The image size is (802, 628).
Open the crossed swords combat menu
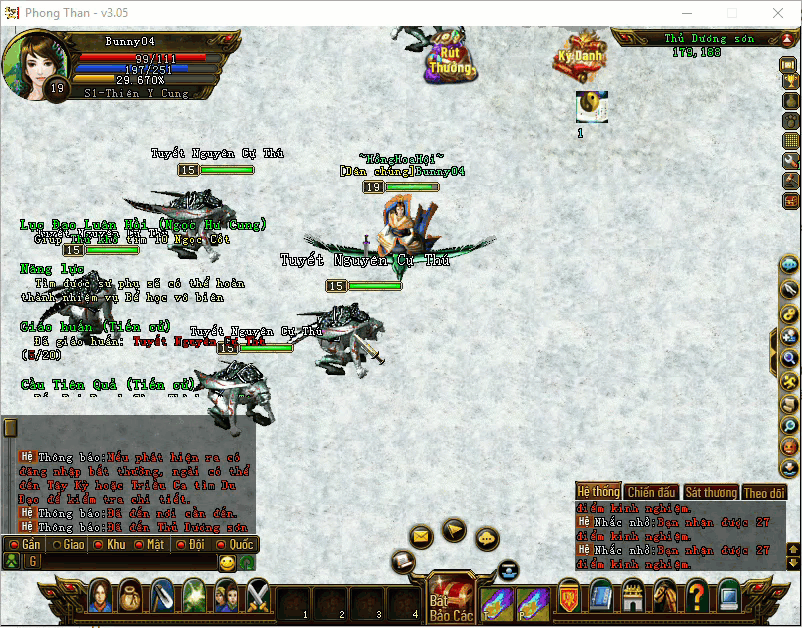[x=258, y=597]
